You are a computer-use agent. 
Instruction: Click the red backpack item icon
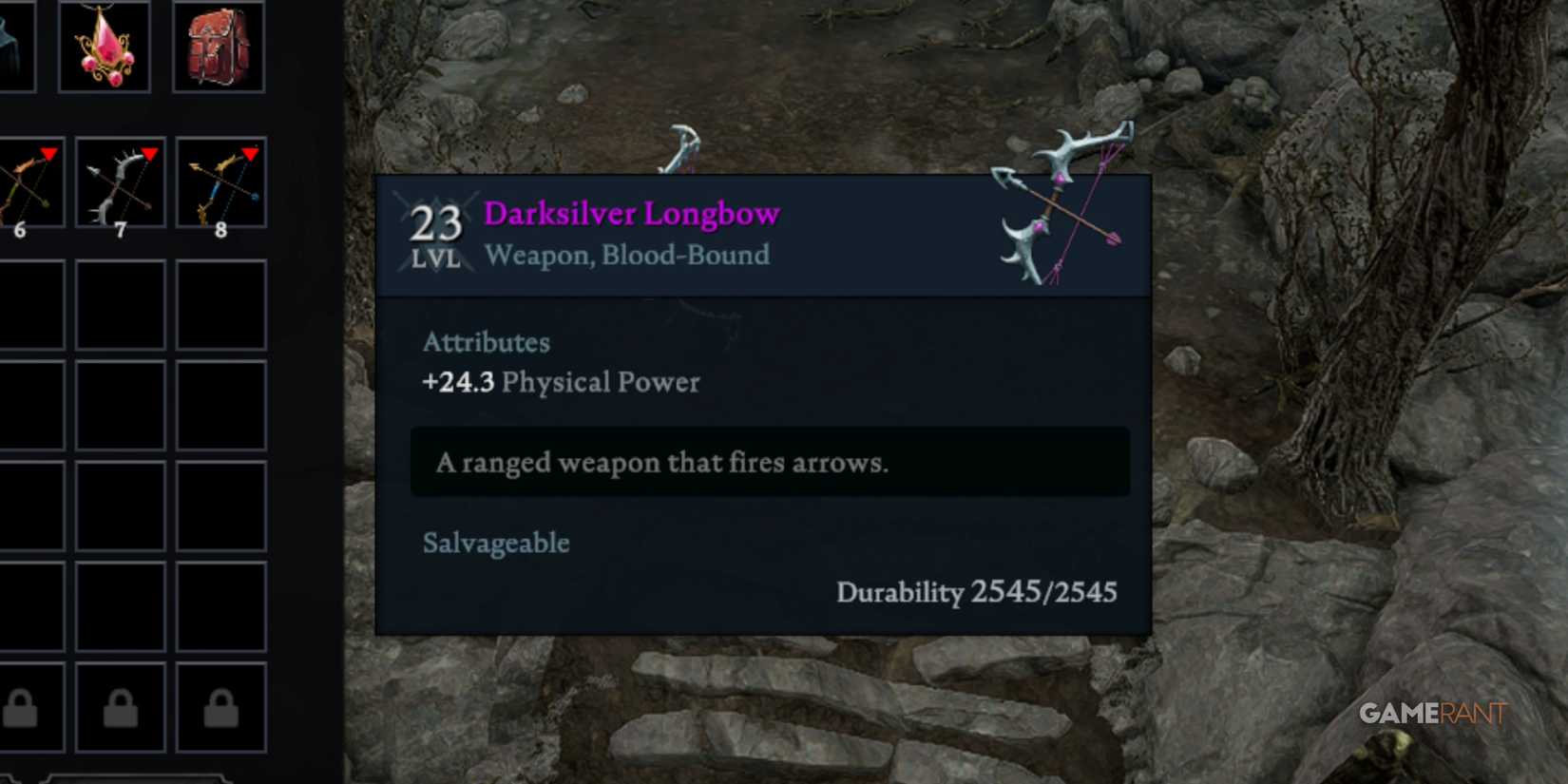point(218,44)
